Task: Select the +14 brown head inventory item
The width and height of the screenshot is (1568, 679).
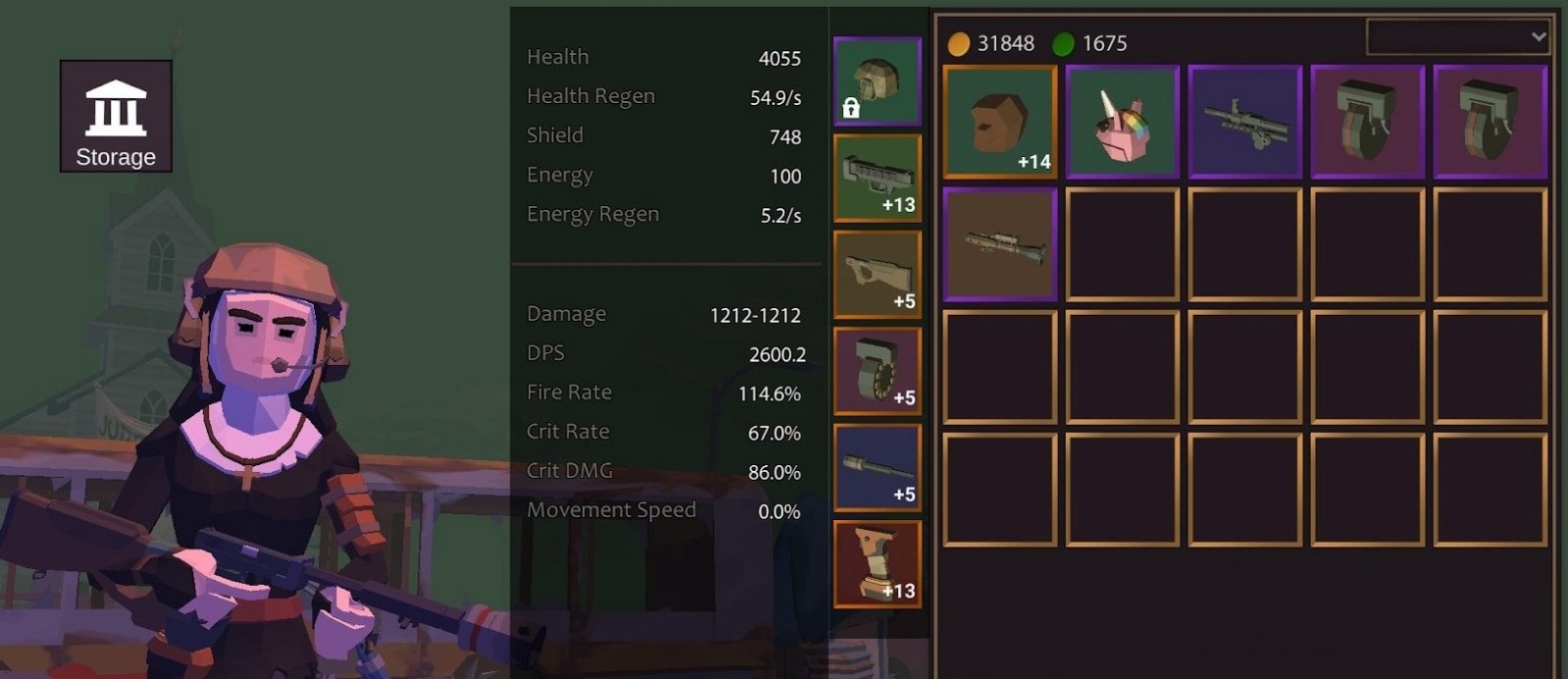Action: tap(999, 122)
